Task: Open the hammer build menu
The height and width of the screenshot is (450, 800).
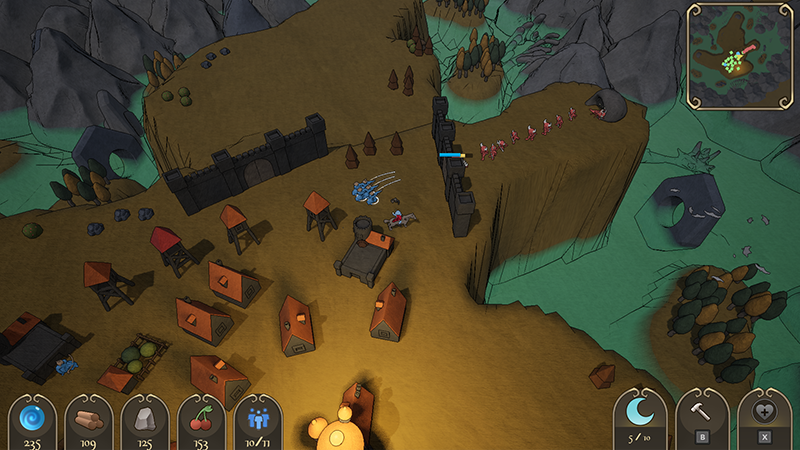Action: [703, 414]
